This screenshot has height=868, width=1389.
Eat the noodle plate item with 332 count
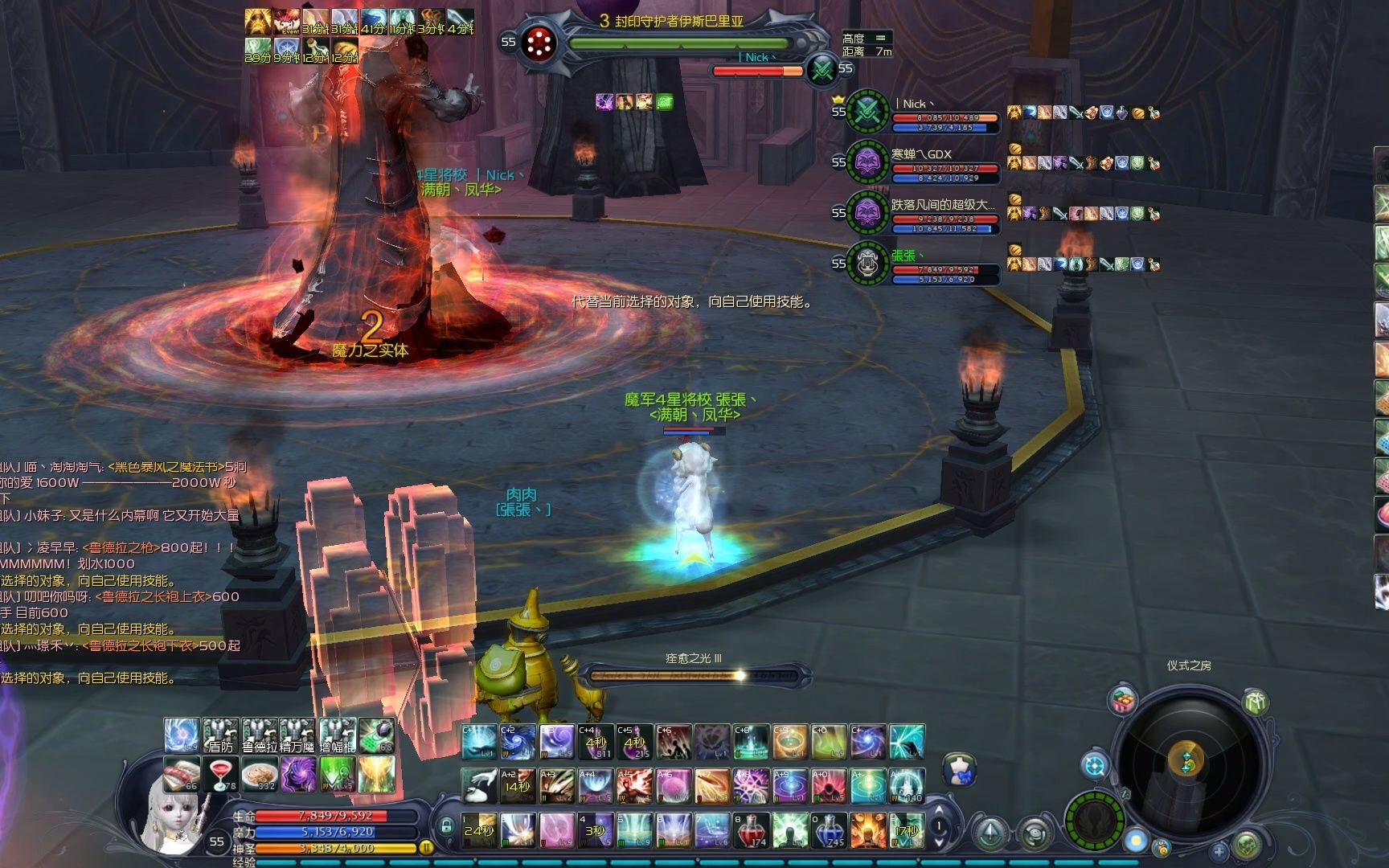coord(260,773)
